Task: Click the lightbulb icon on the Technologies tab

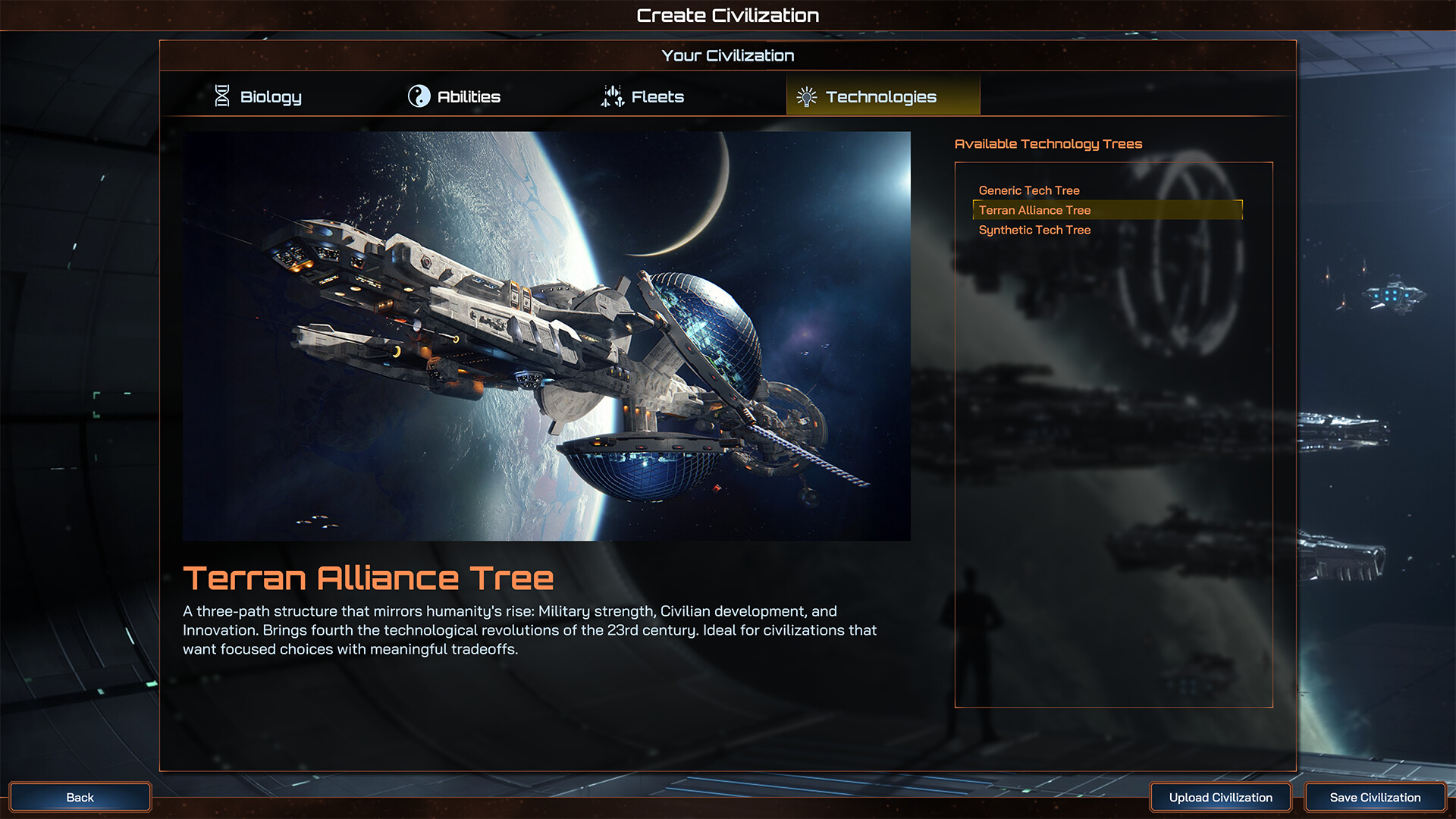Action: tap(806, 96)
